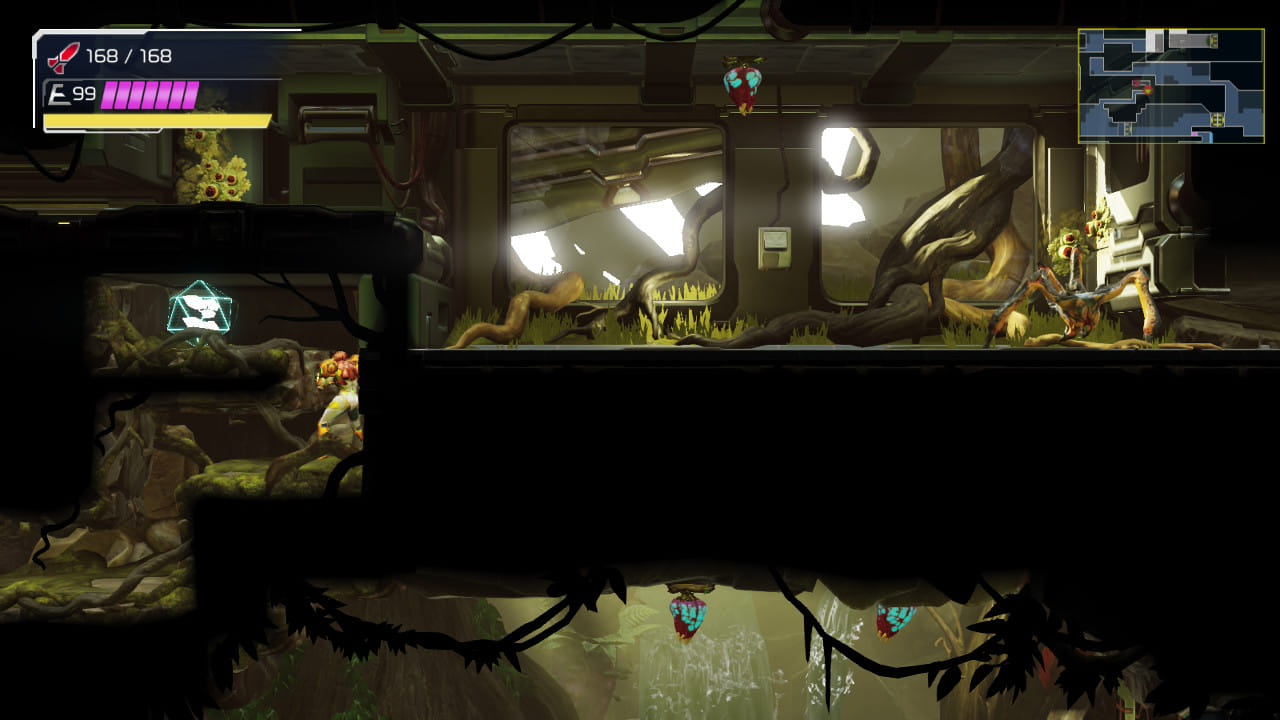Select a yellow door icon on the minimap
The height and width of the screenshot is (720, 1280).
tap(1217, 118)
